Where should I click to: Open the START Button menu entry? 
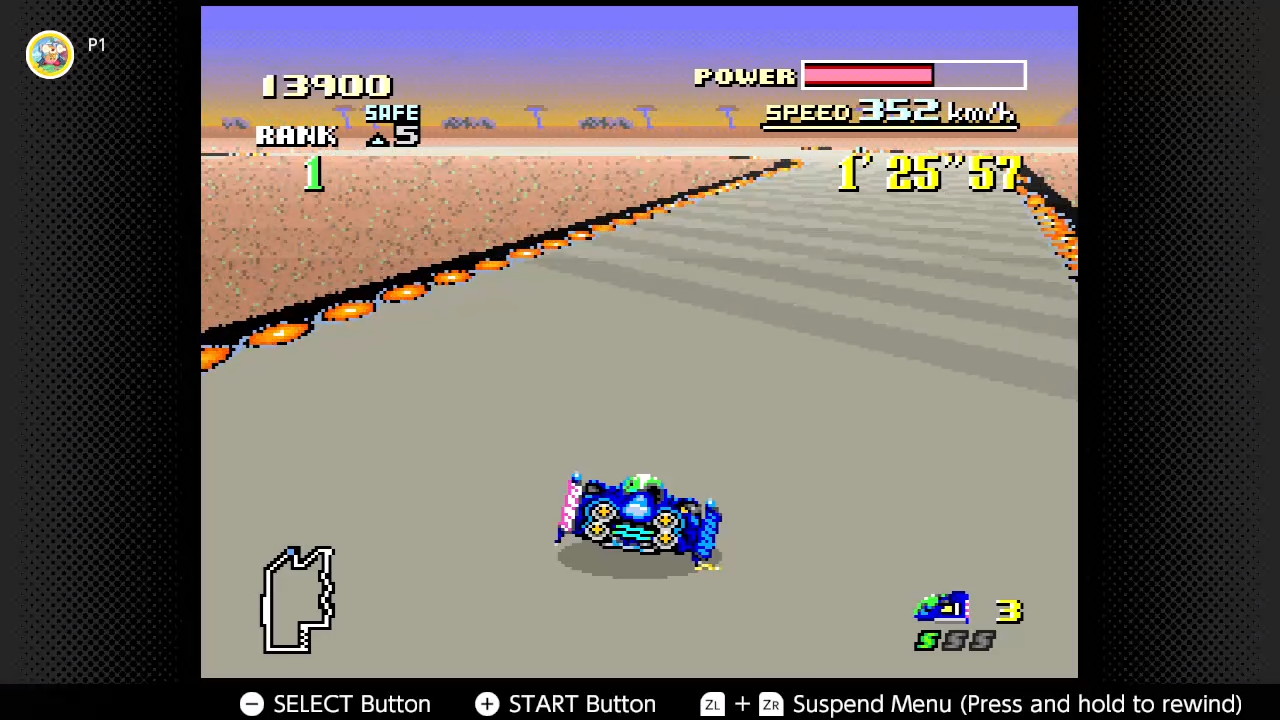pyautogui.click(x=582, y=704)
